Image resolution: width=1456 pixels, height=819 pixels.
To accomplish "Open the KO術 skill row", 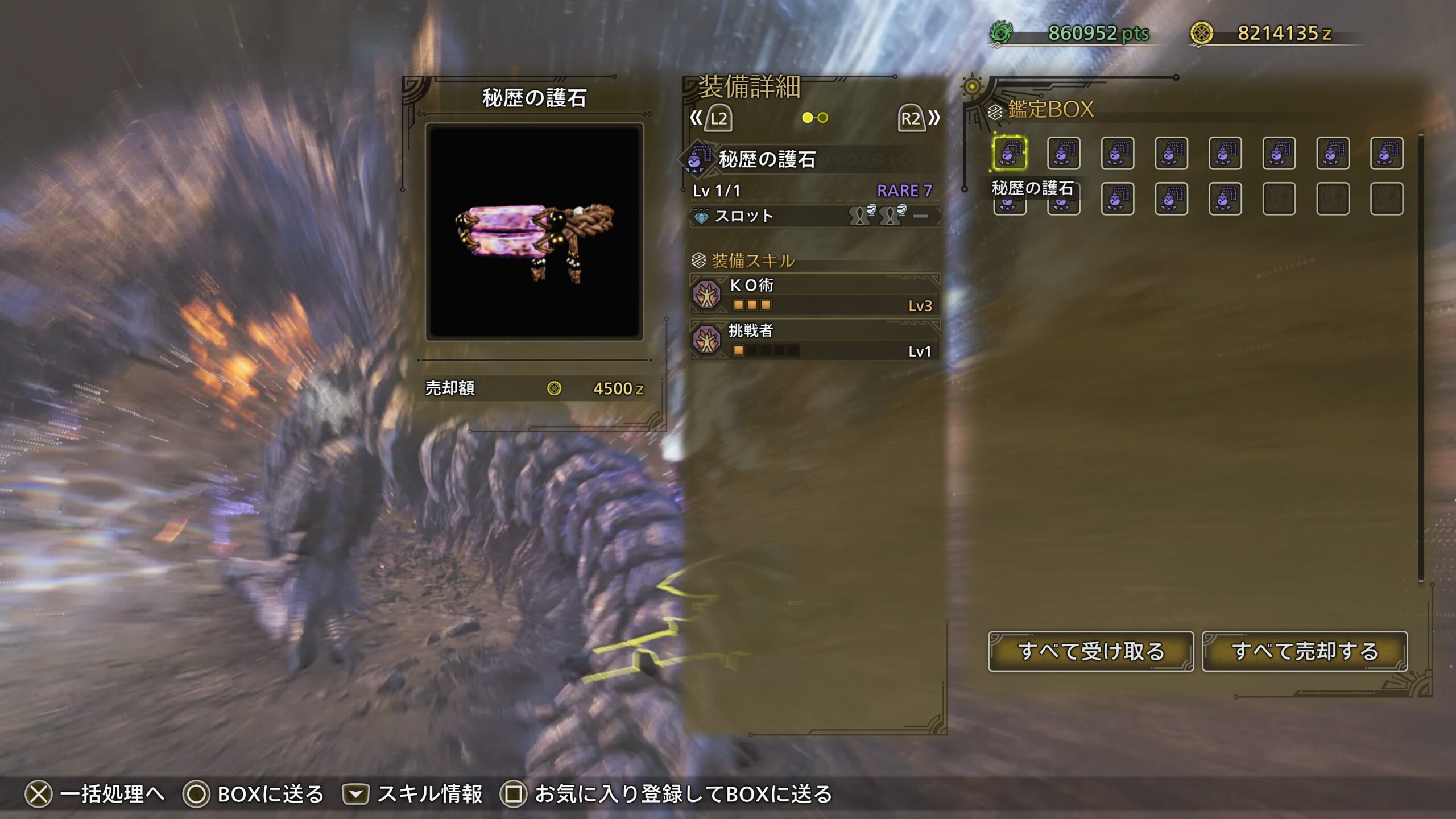I will tap(814, 295).
